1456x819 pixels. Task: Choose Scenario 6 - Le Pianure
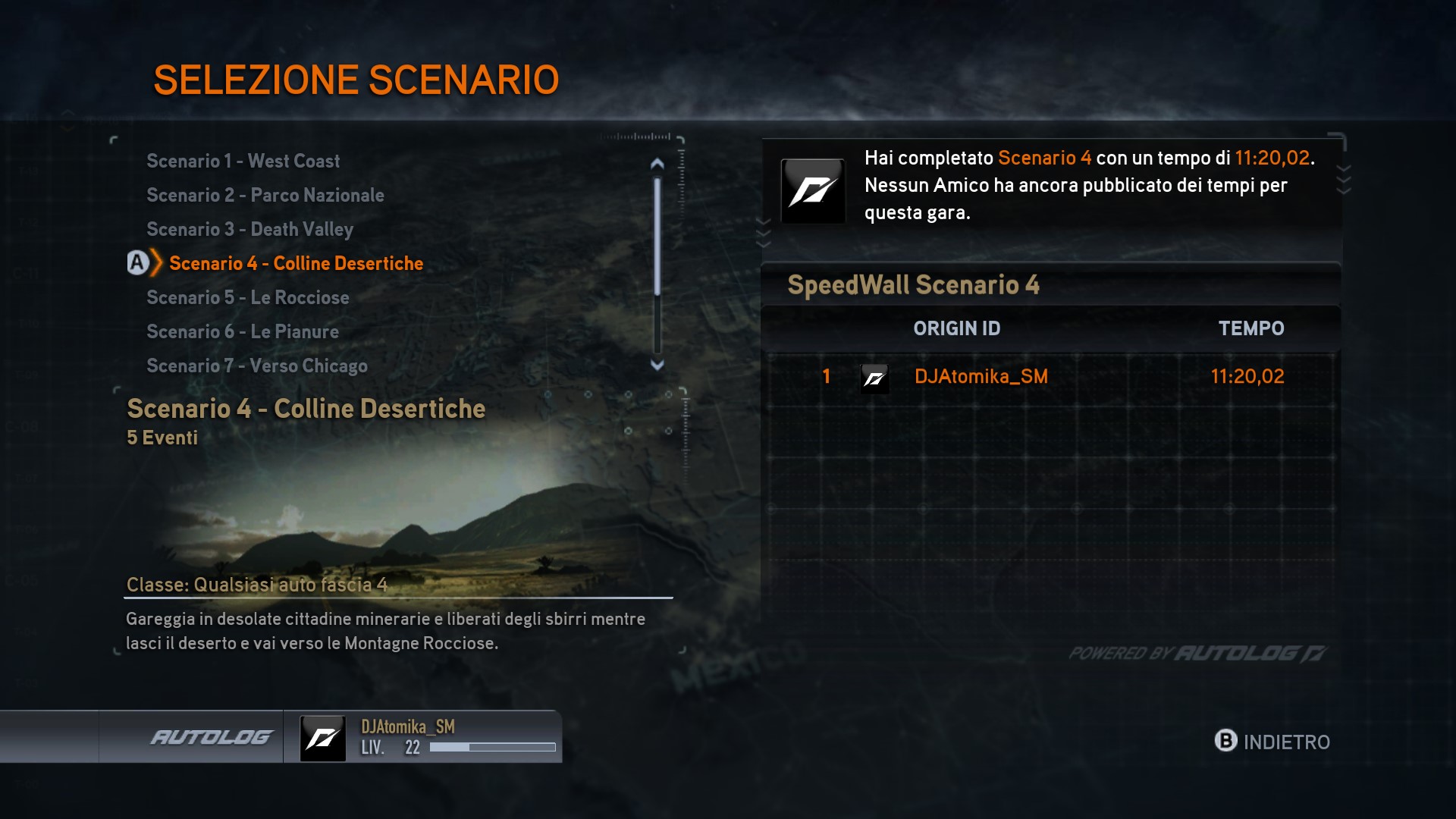pyautogui.click(x=242, y=331)
